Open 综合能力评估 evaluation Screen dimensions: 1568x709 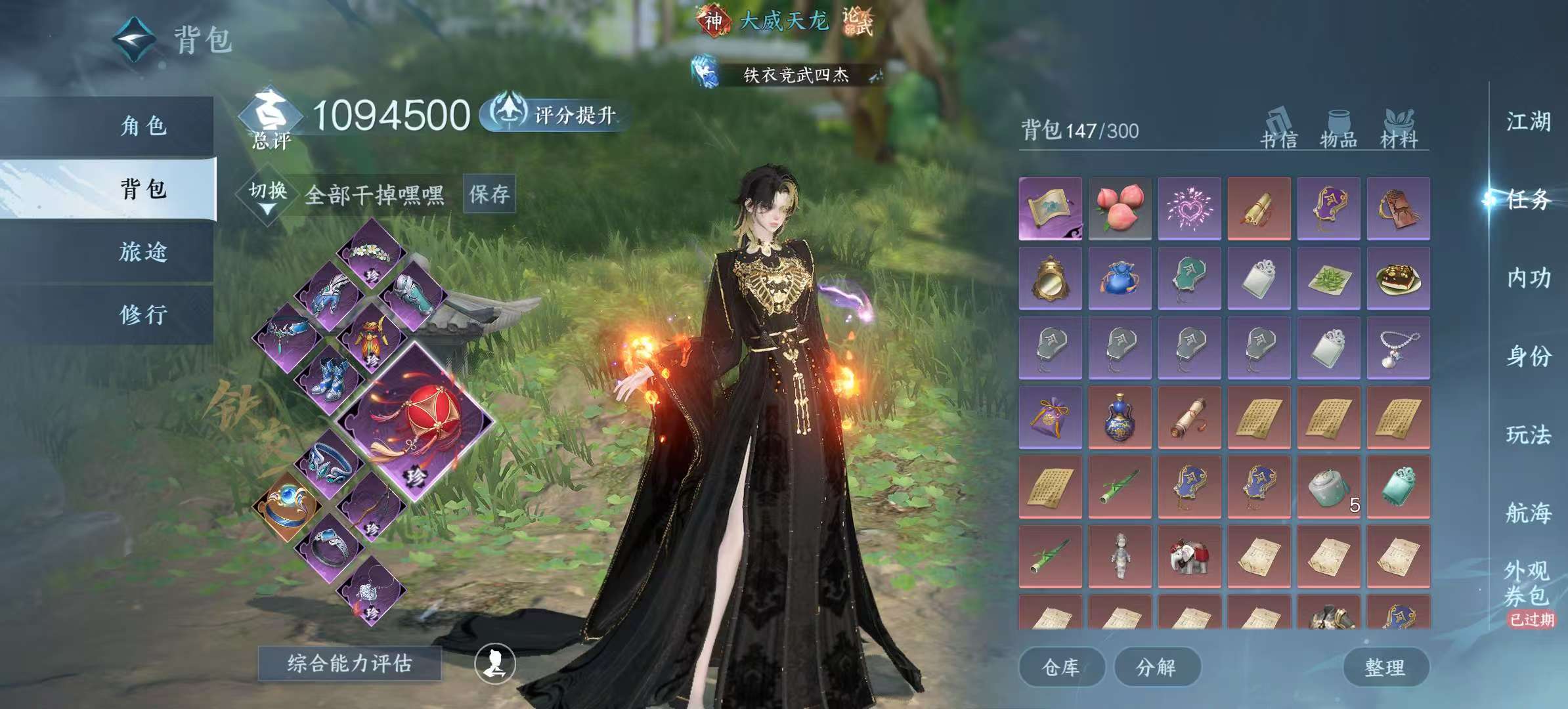point(349,664)
